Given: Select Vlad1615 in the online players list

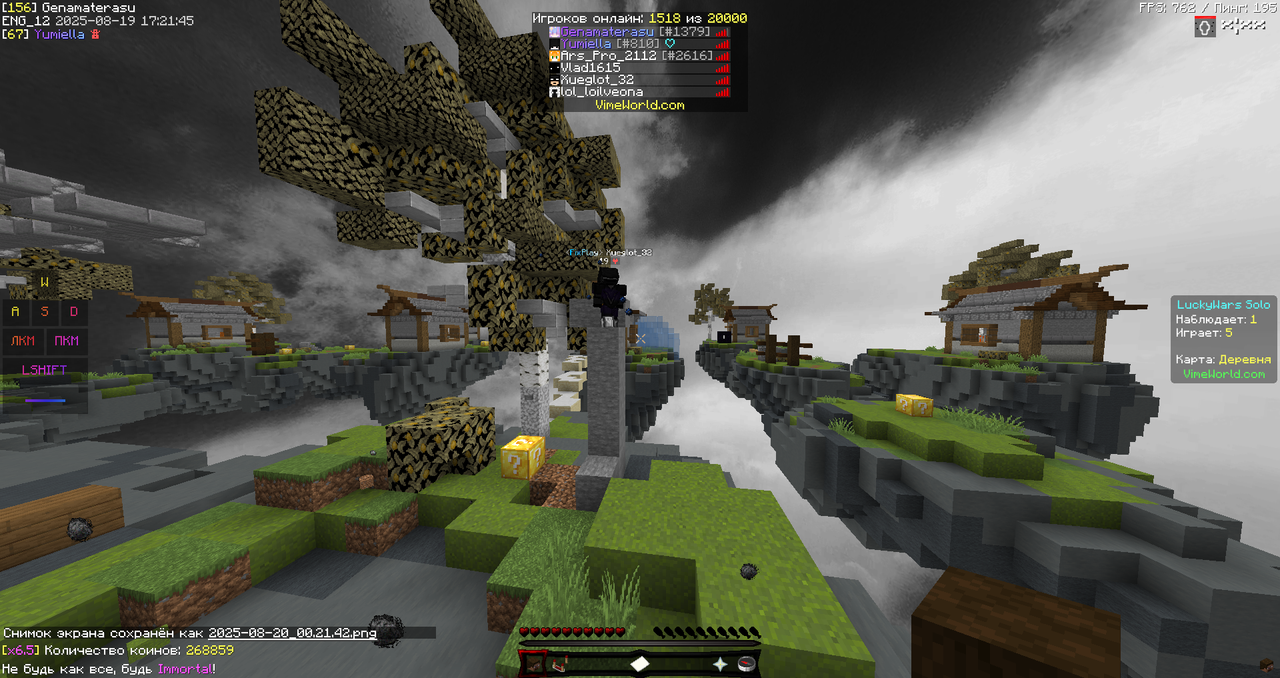Looking at the screenshot, I should (x=590, y=68).
